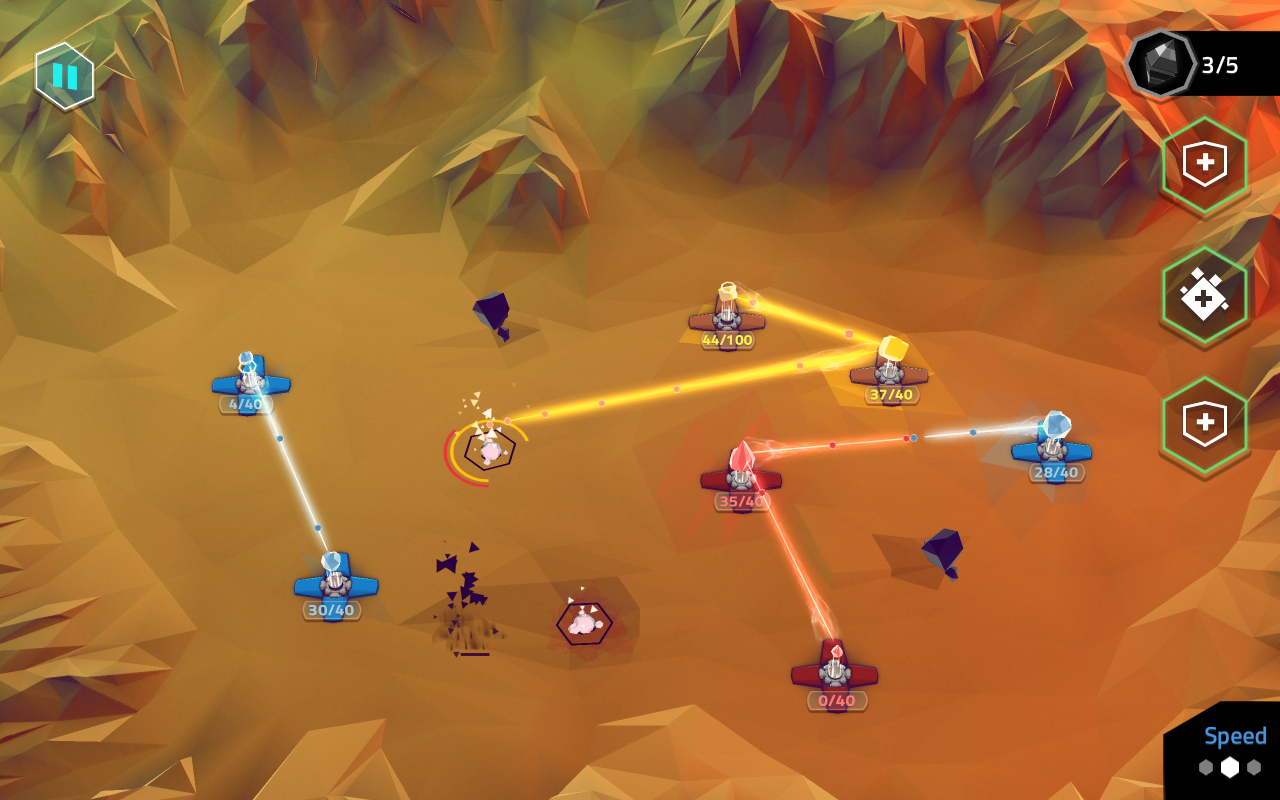This screenshot has width=1280, height=800.
Task: Click the yellow tower with 44/100 health
Action: point(726,318)
